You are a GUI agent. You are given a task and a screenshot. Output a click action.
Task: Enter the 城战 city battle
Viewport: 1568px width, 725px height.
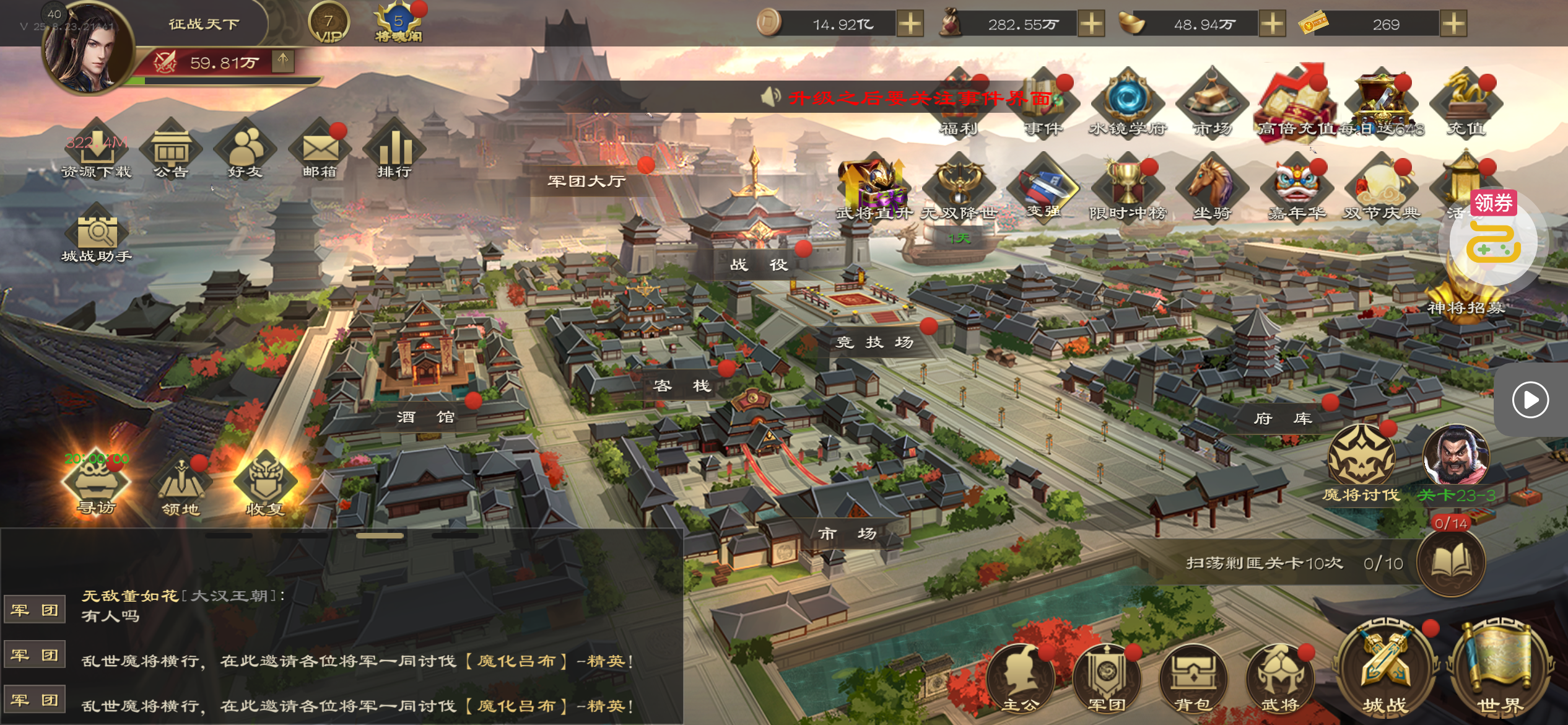coord(1385,668)
